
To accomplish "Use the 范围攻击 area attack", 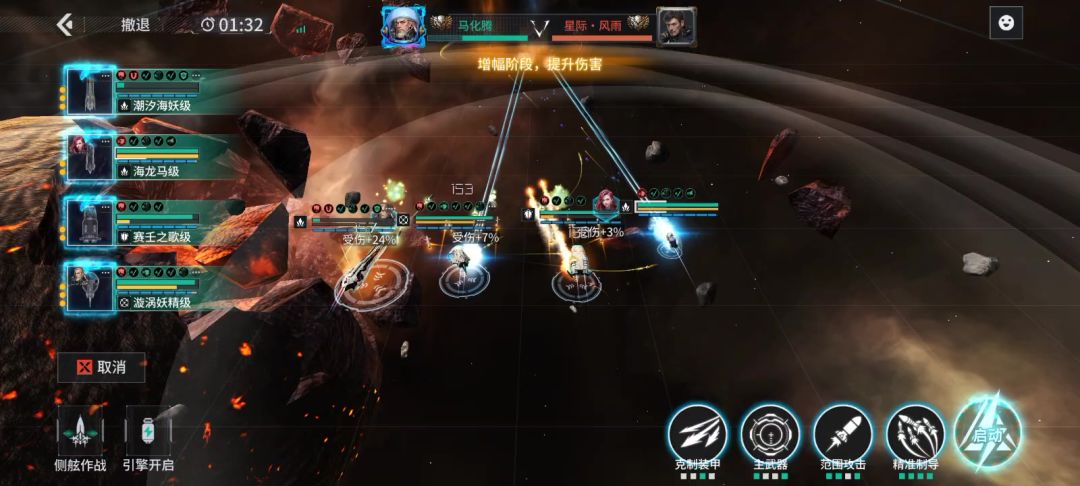I will (x=843, y=433).
